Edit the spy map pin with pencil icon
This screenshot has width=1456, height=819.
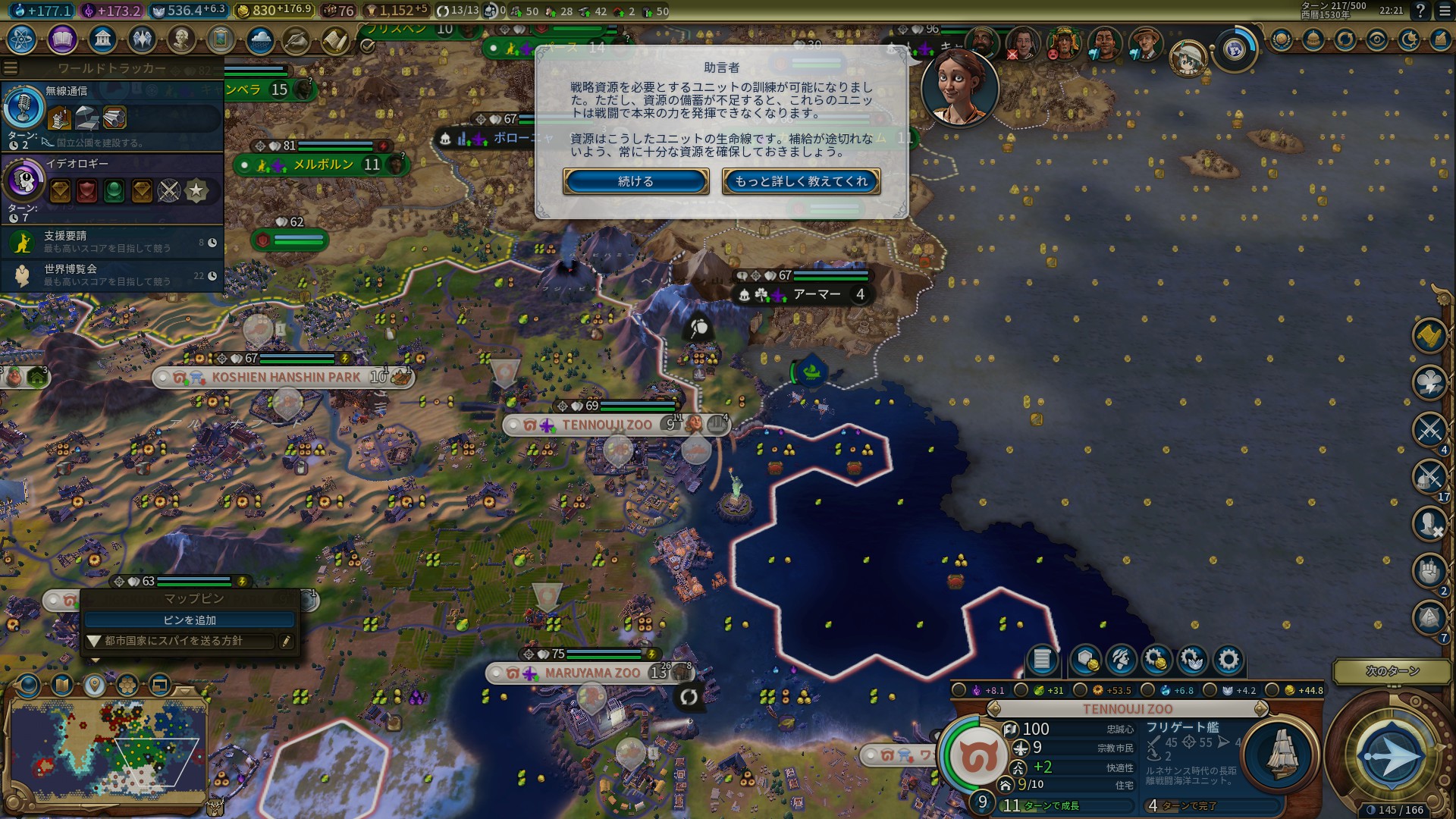pyautogui.click(x=286, y=642)
